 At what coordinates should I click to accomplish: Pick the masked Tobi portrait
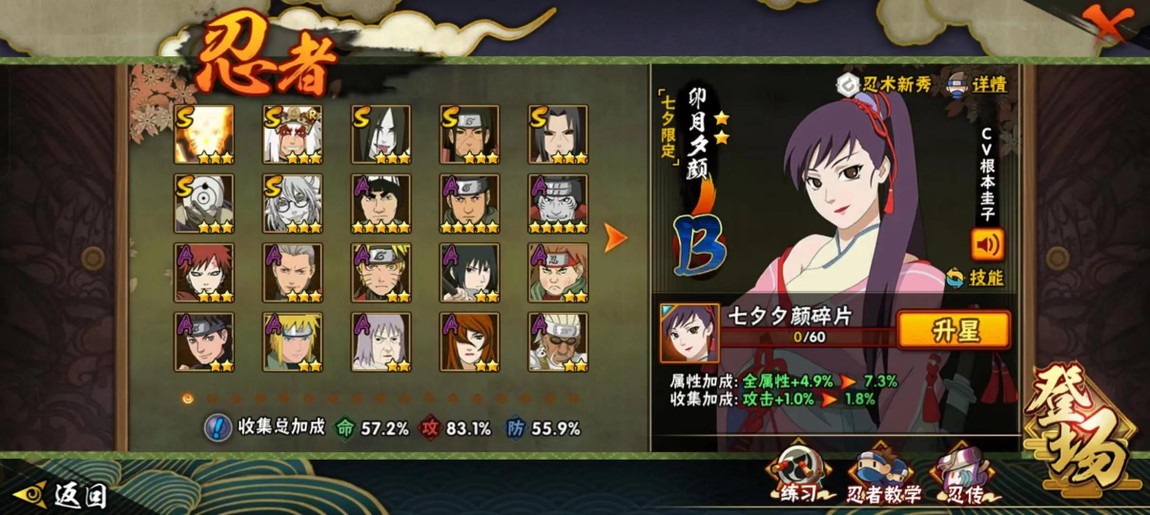click(x=204, y=203)
